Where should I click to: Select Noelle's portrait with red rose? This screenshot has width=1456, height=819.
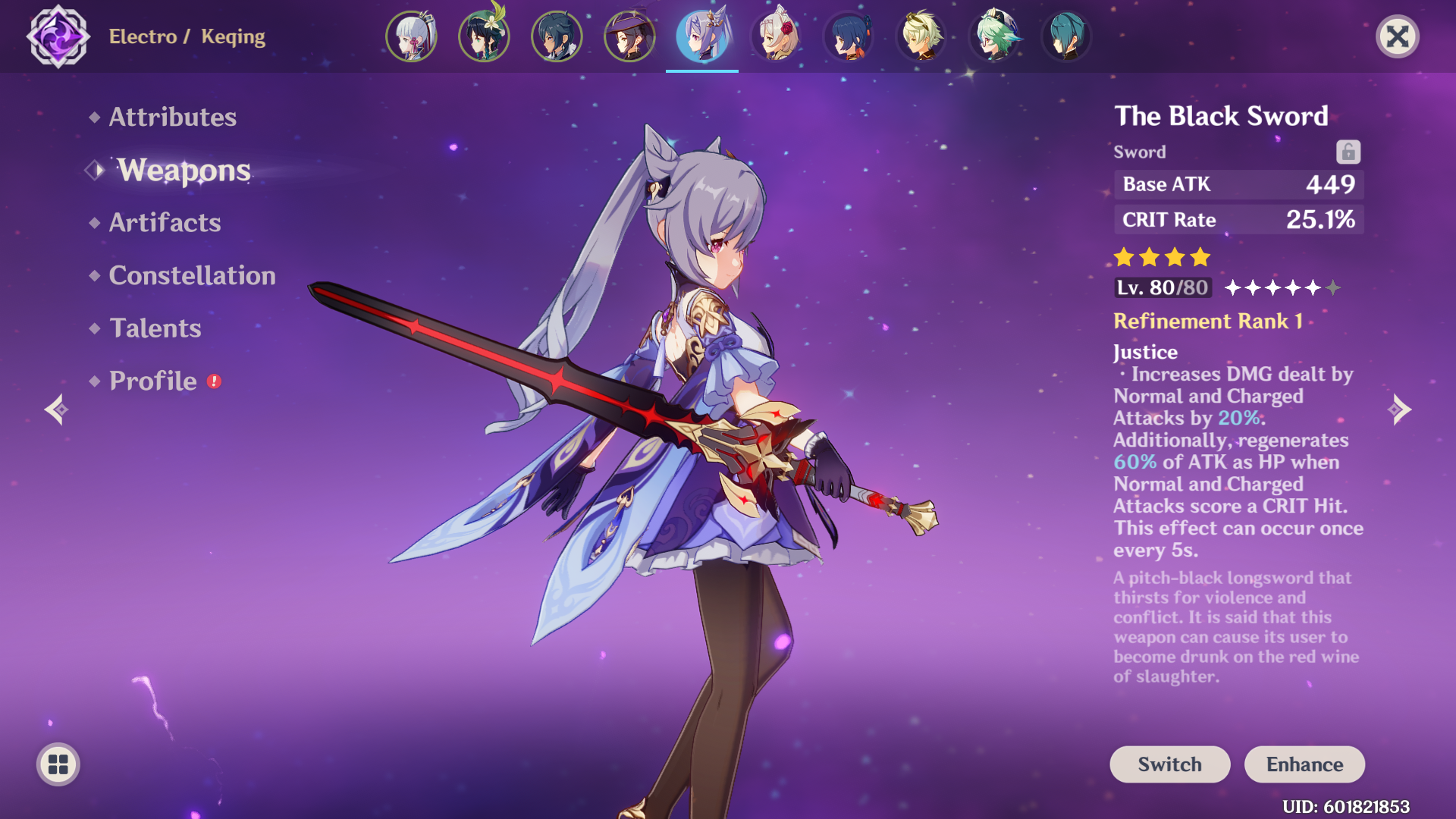point(775,36)
